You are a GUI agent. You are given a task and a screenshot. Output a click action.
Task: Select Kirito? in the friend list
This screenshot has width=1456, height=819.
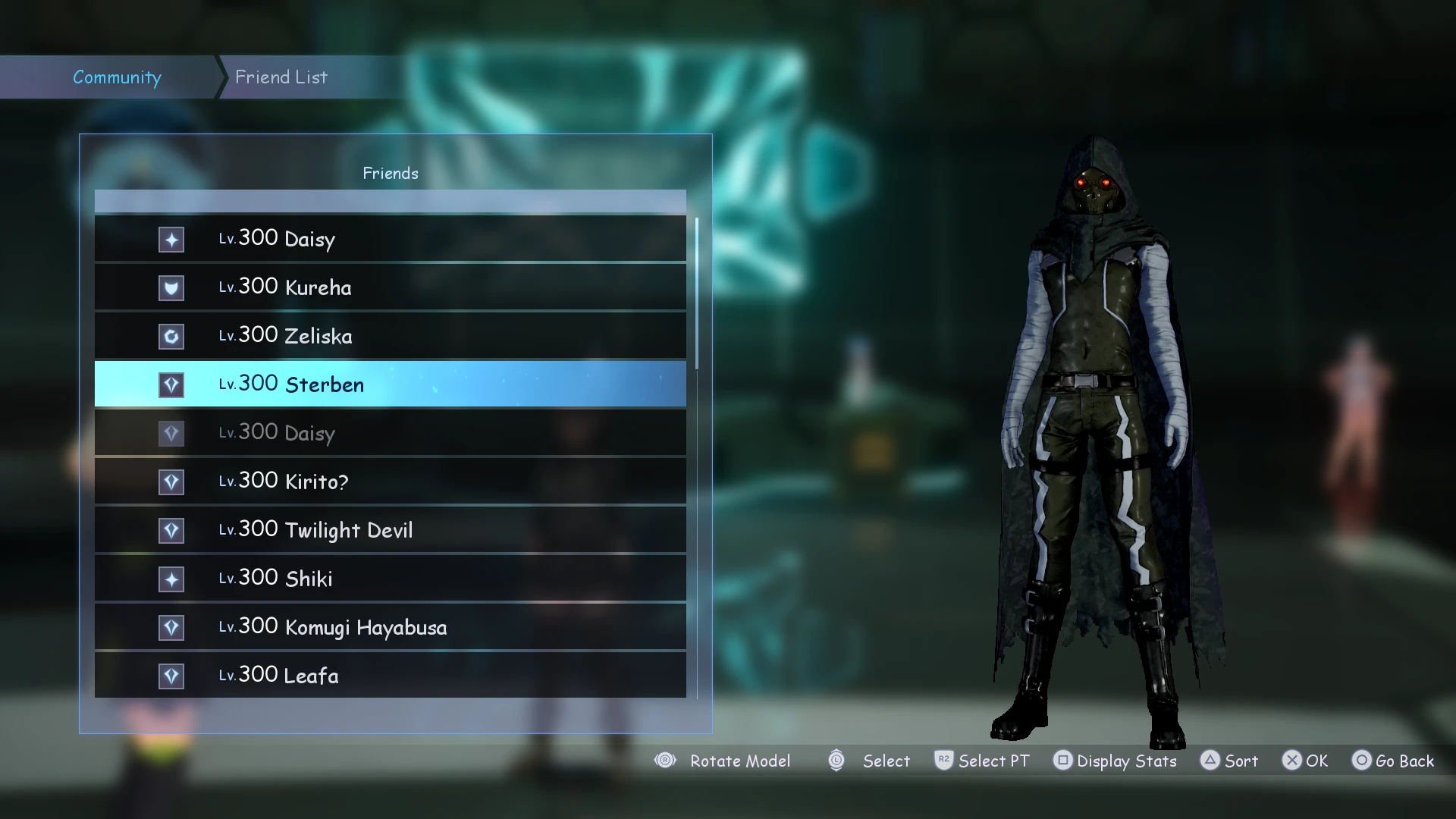pos(390,482)
